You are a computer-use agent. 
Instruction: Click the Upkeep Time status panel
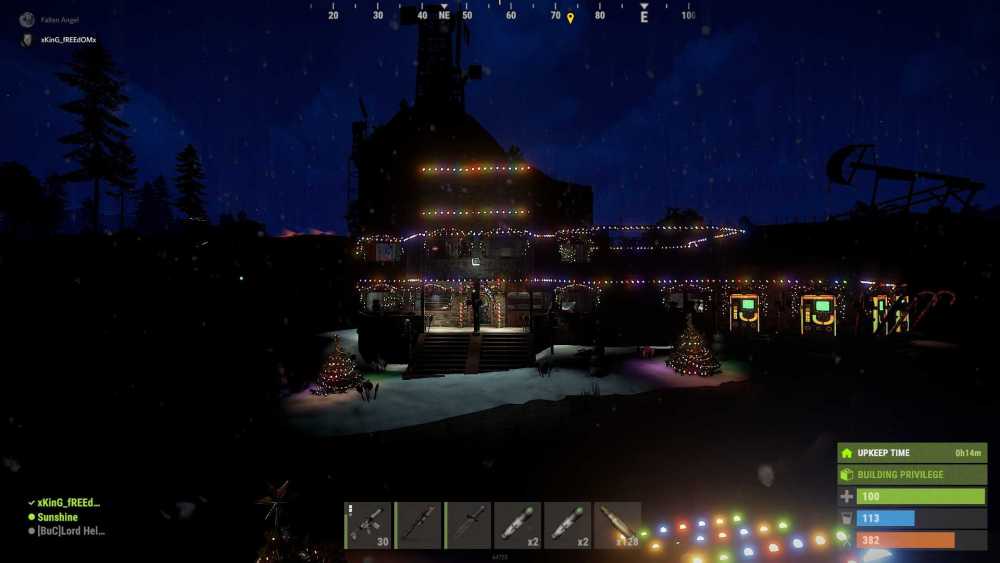[x=911, y=453]
